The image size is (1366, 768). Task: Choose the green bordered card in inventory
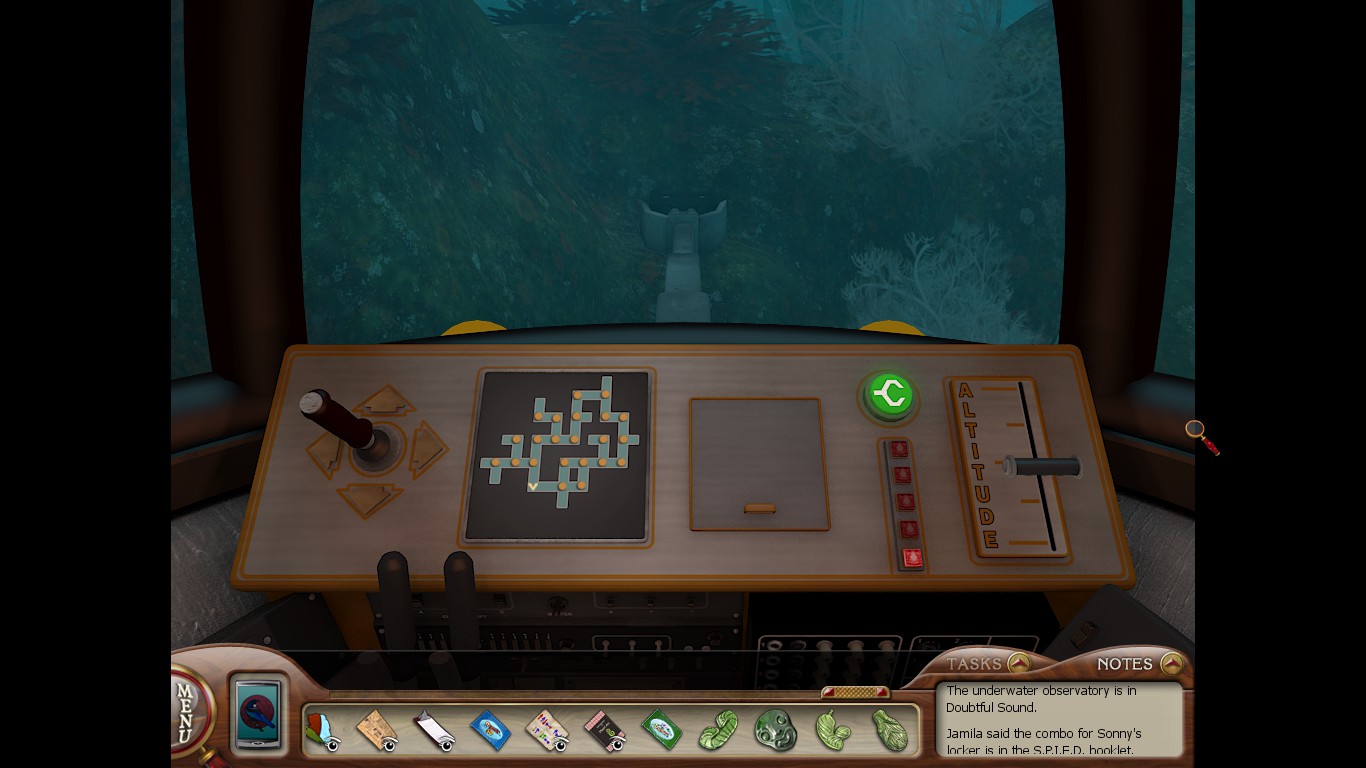(660, 729)
